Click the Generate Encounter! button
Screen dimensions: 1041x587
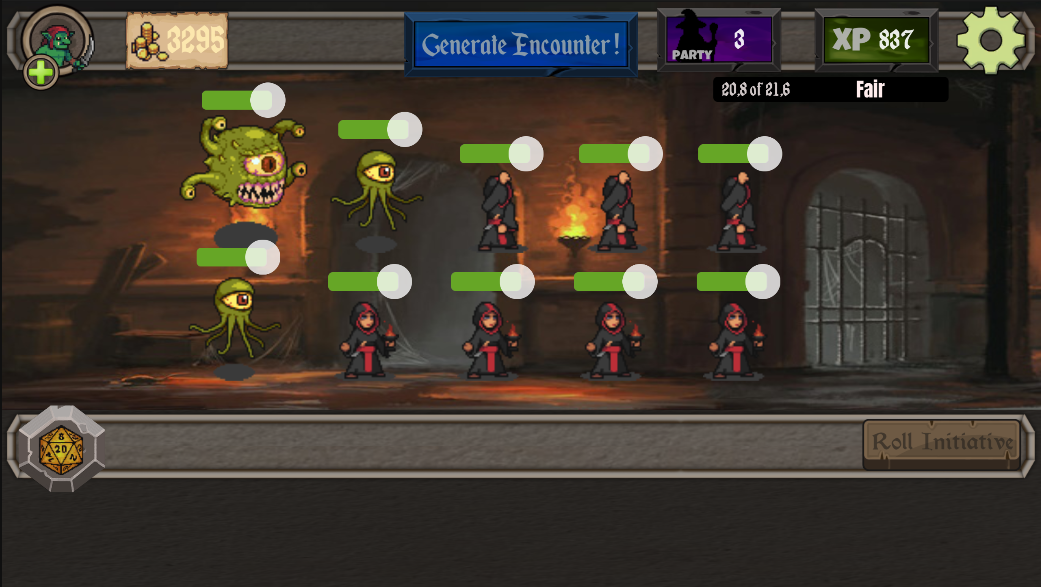coord(520,44)
